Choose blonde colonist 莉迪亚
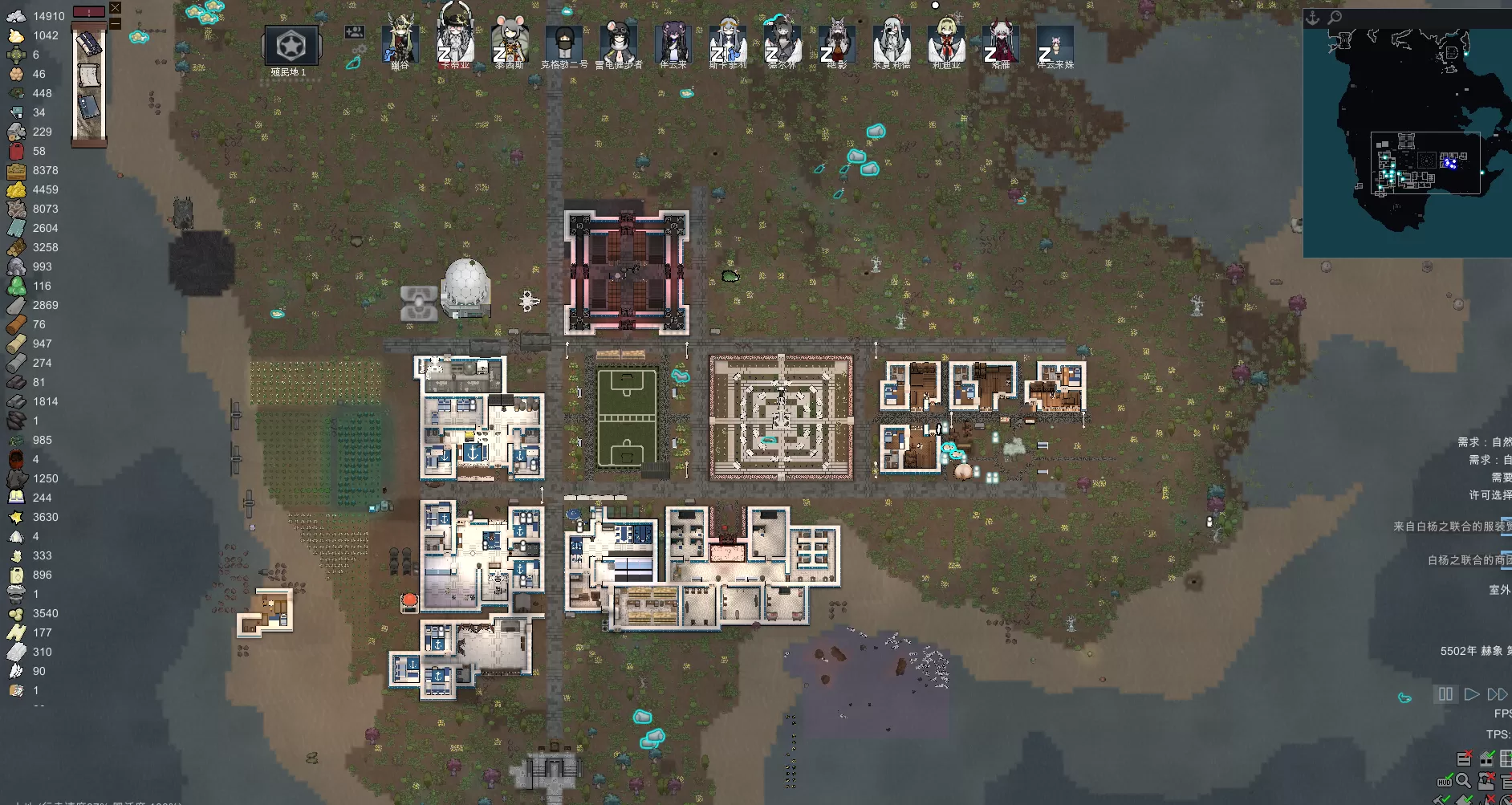 tap(945, 42)
